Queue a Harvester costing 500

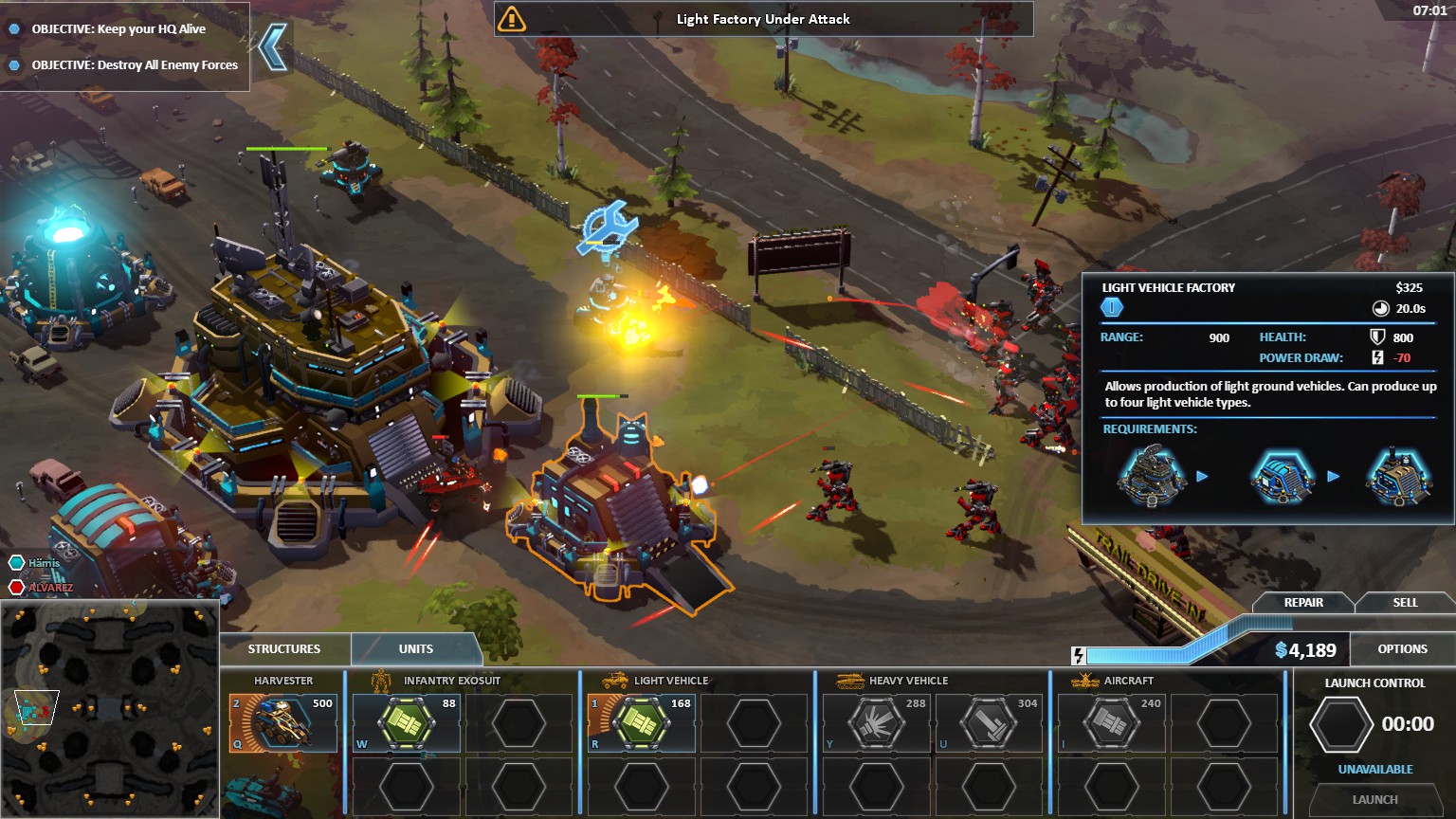tap(282, 724)
